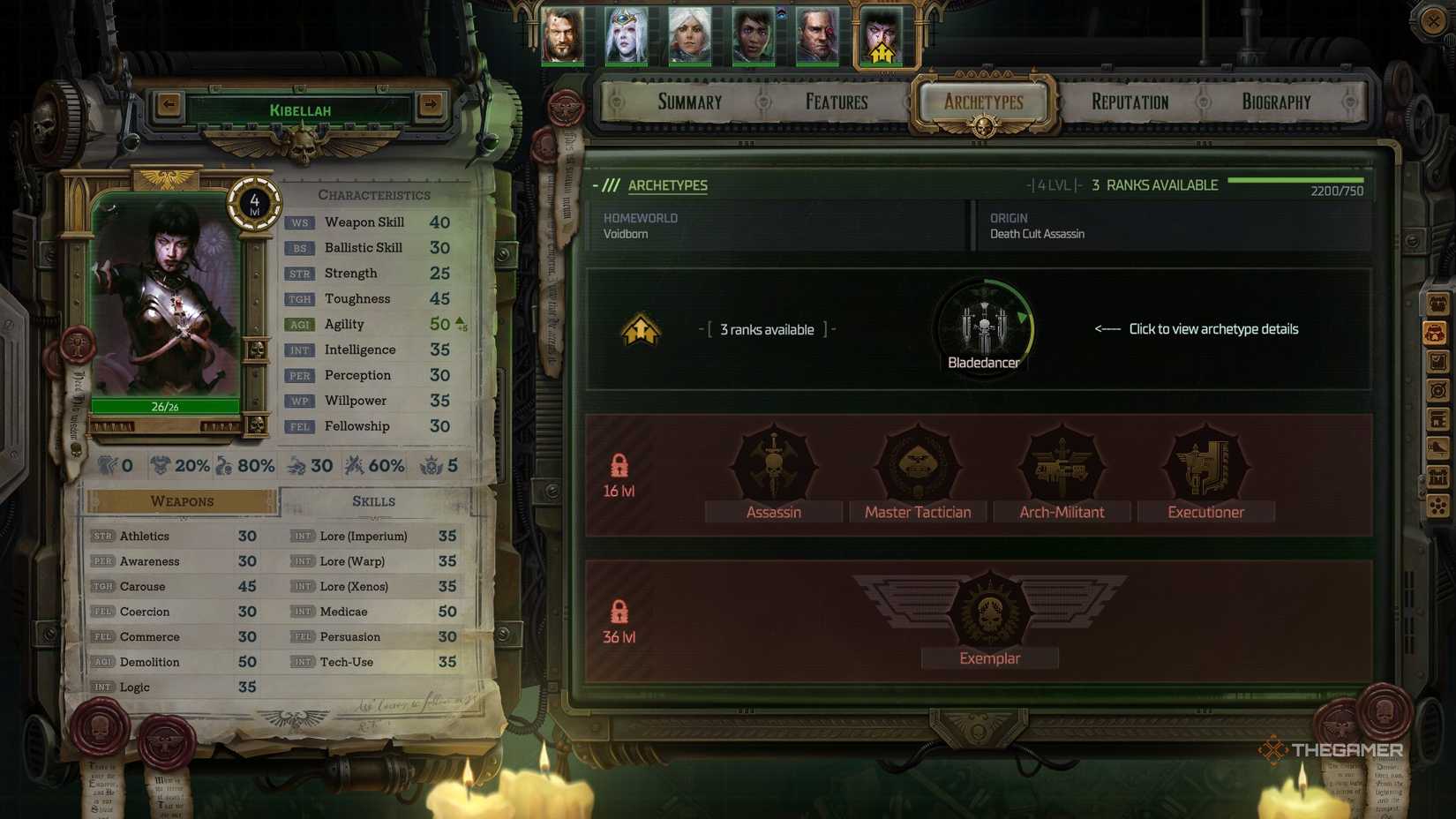
Task: Click the right arrow beside Kibellah's name
Action: point(432,104)
